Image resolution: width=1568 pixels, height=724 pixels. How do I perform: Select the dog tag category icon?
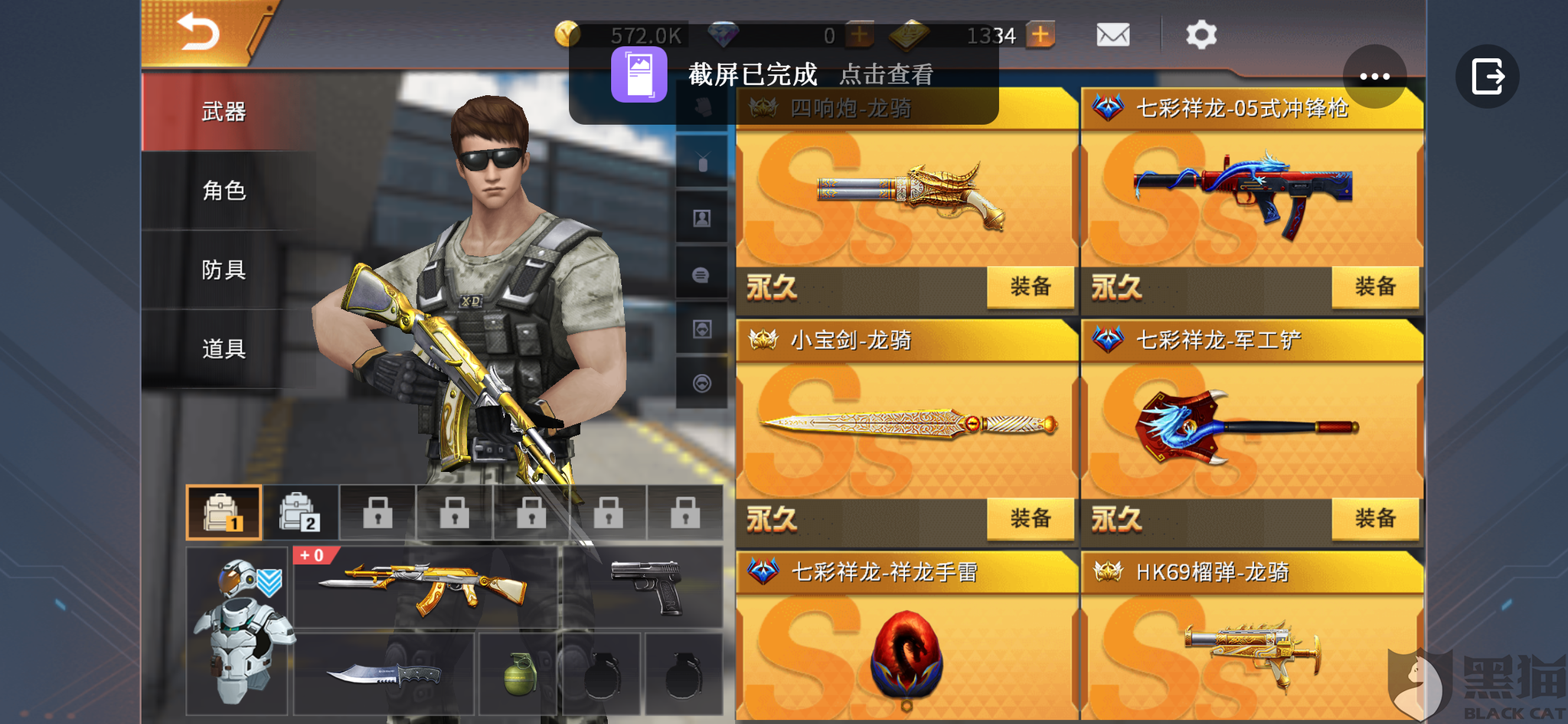point(701,162)
